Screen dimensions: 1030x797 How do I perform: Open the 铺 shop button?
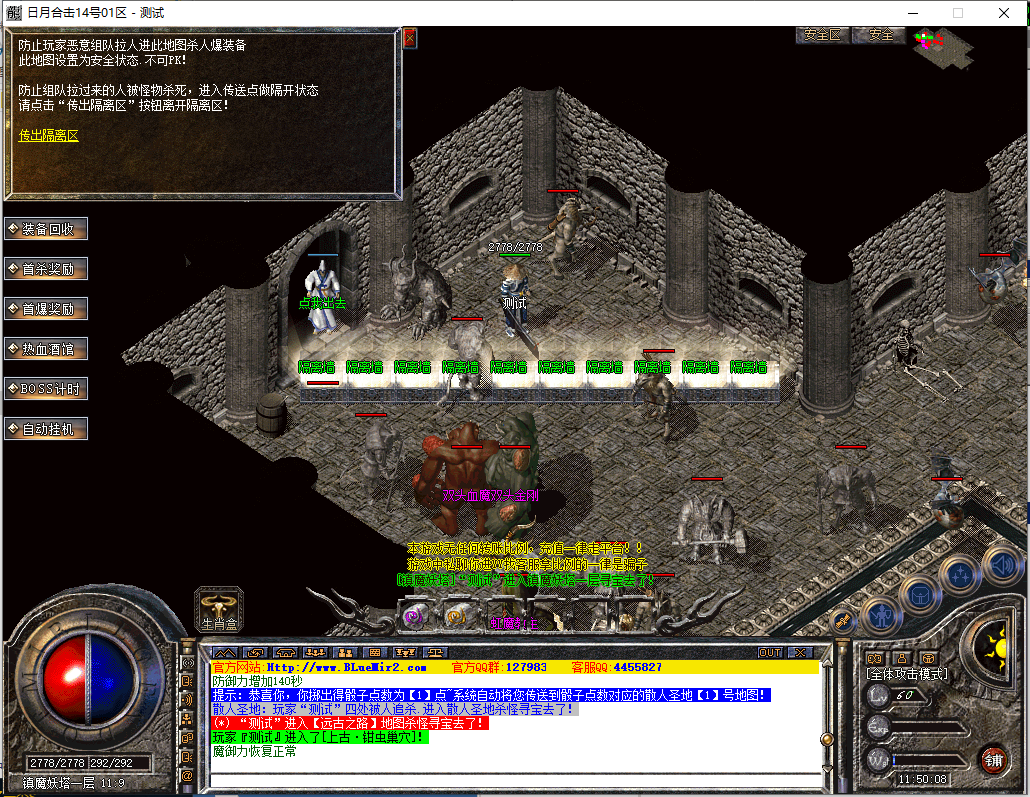[x=992, y=758]
